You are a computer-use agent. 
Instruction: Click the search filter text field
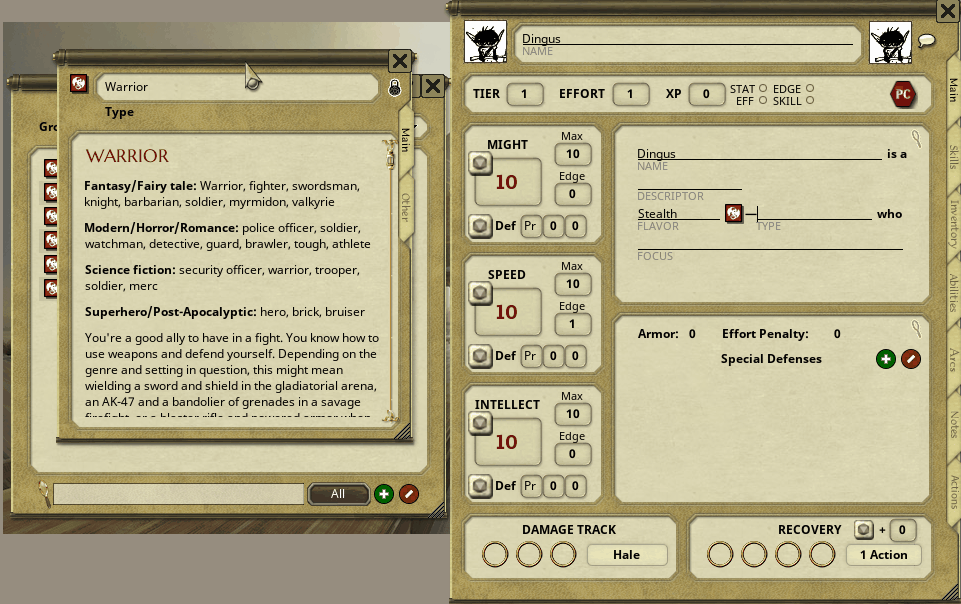178,494
